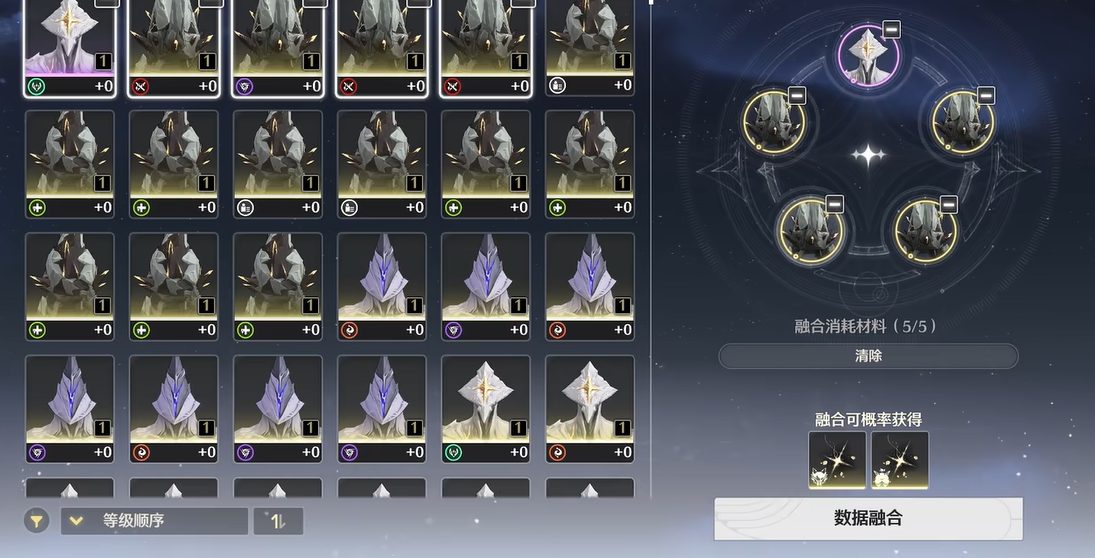Clear fusion materials with the 清除 button
Screen dimensions: 1095x558
[868, 356]
